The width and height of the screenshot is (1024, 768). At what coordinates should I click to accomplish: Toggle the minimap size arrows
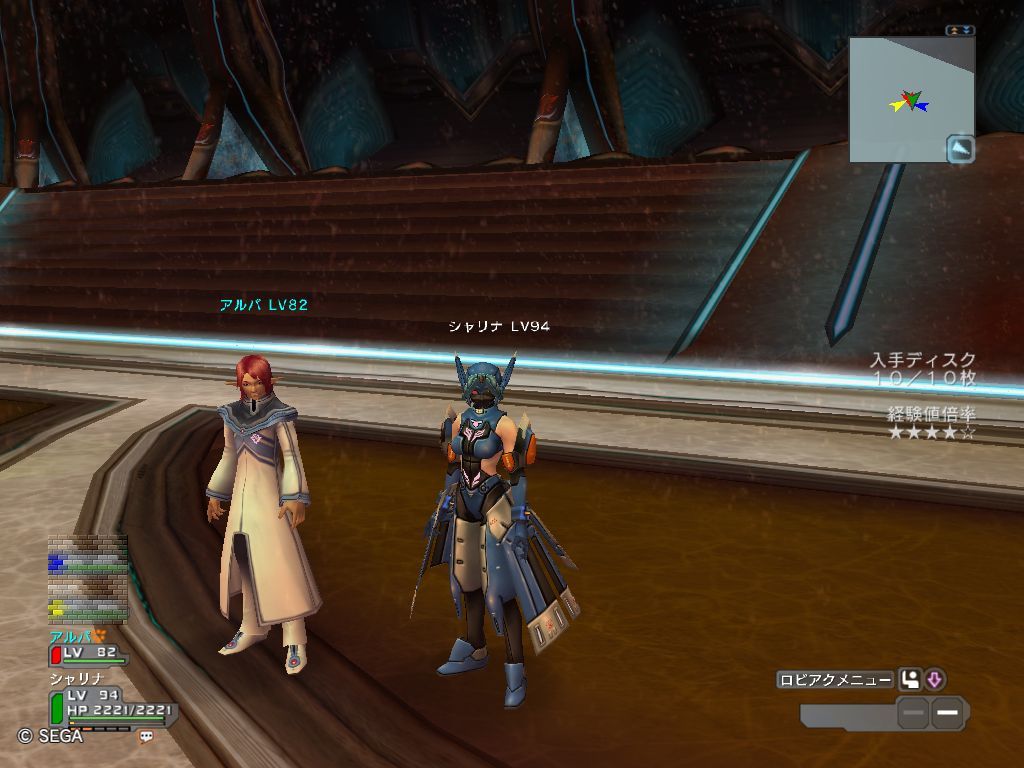pos(961,31)
